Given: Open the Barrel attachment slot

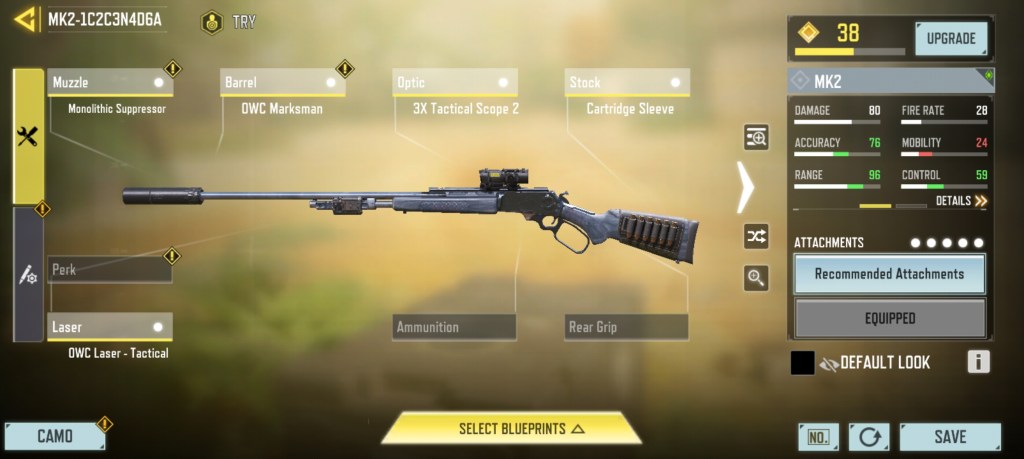Looking at the screenshot, I should coord(282,82).
